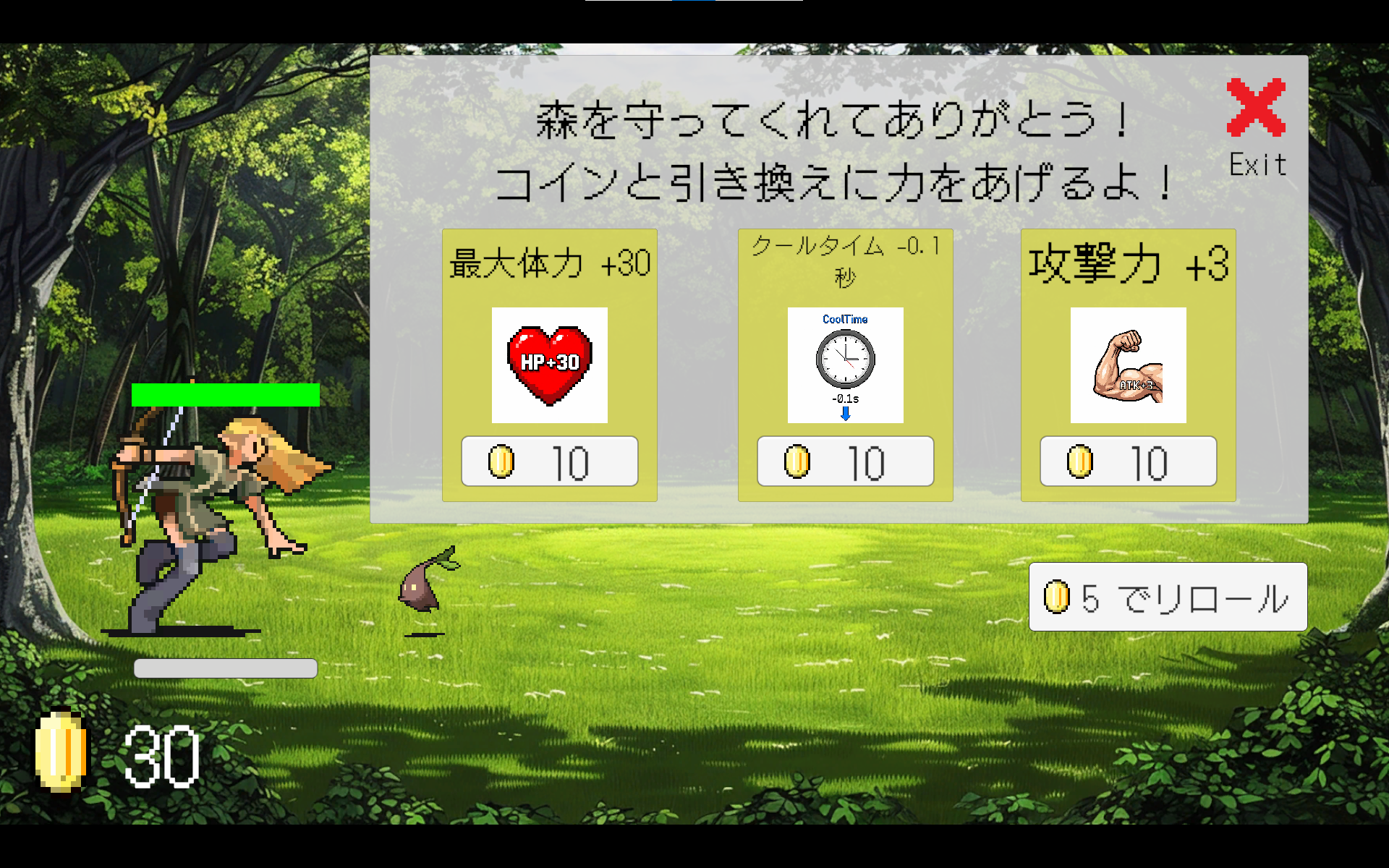Click the green health bar above the archer
The height and width of the screenshot is (868, 1389).
tap(225, 394)
